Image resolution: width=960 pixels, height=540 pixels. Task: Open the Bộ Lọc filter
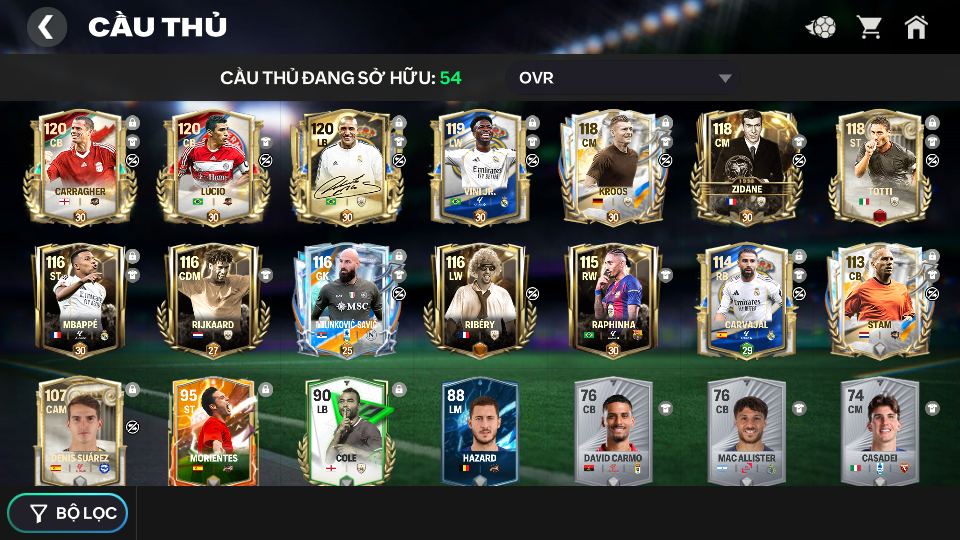coord(68,513)
